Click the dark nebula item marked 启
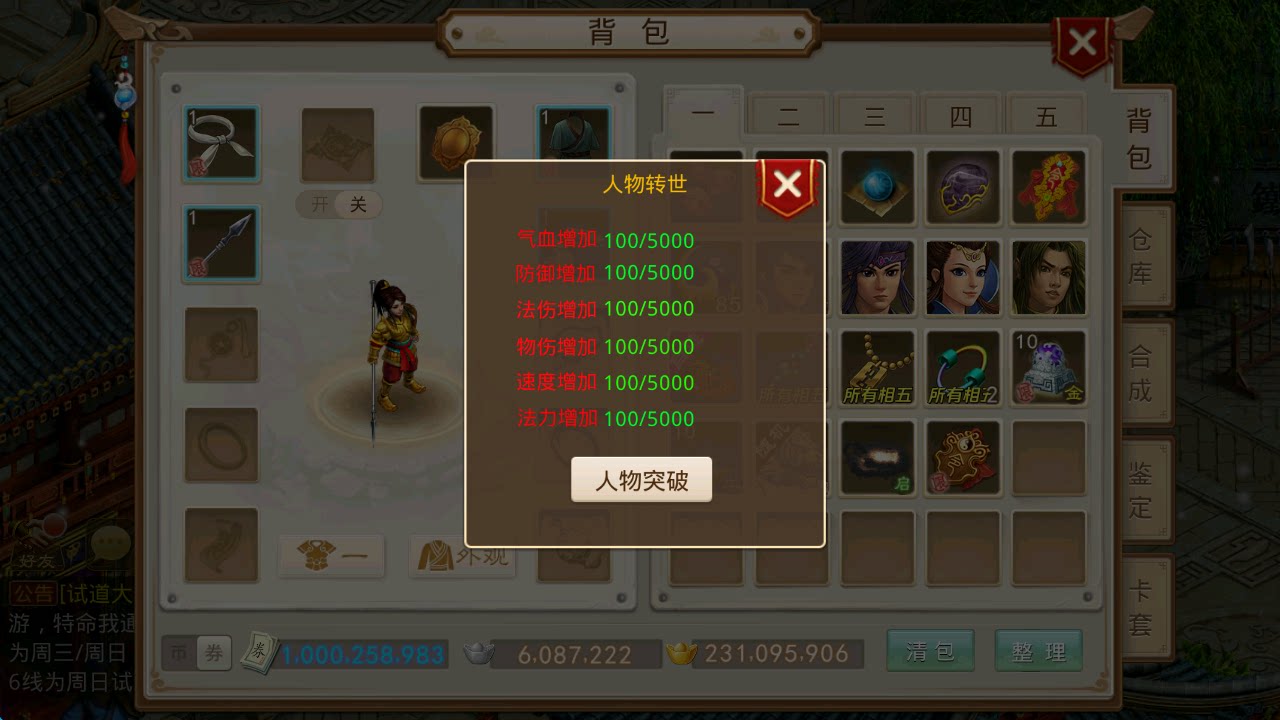 point(877,458)
